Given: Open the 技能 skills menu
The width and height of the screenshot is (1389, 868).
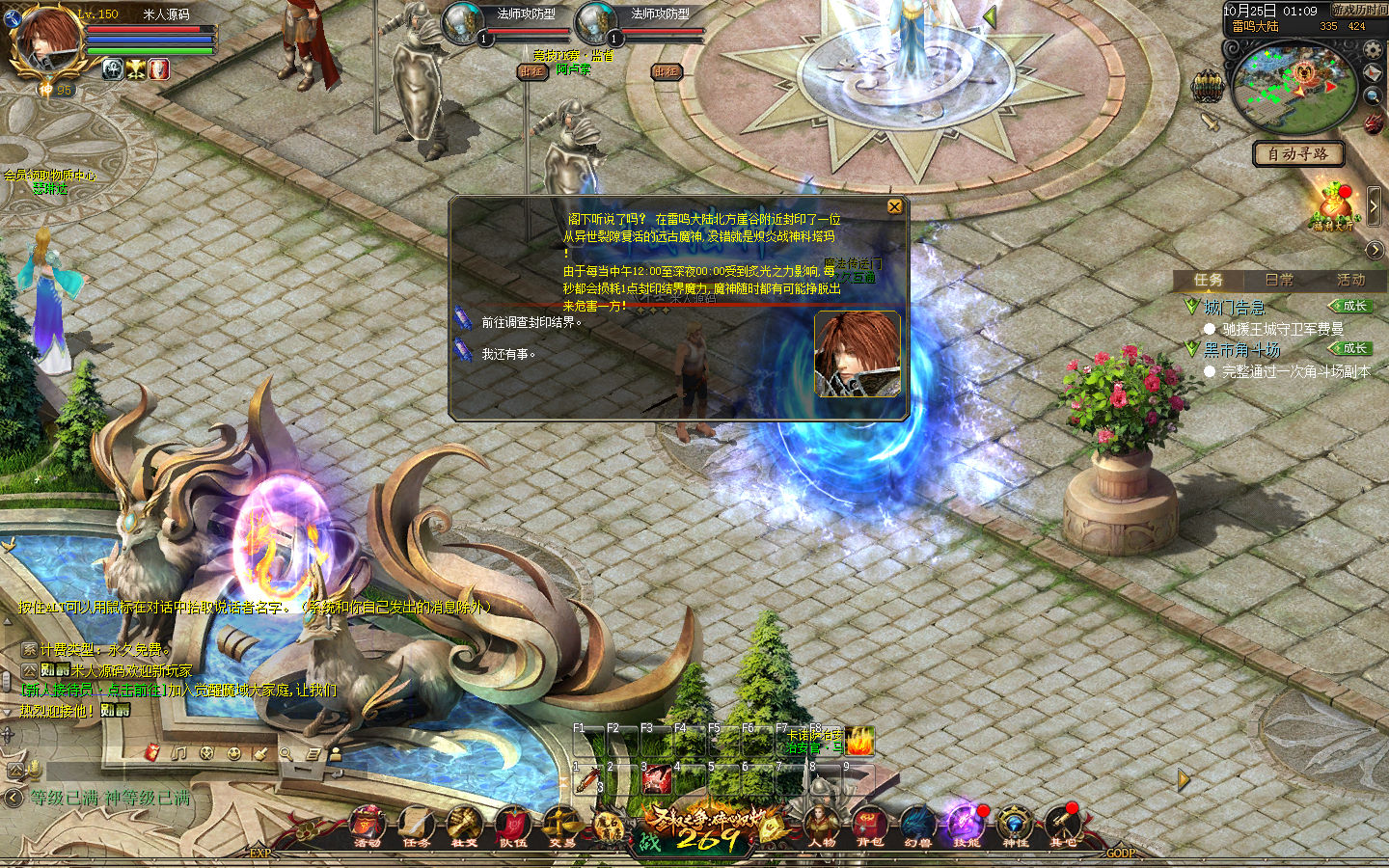Looking at the screenshot, I should point(965,827).
